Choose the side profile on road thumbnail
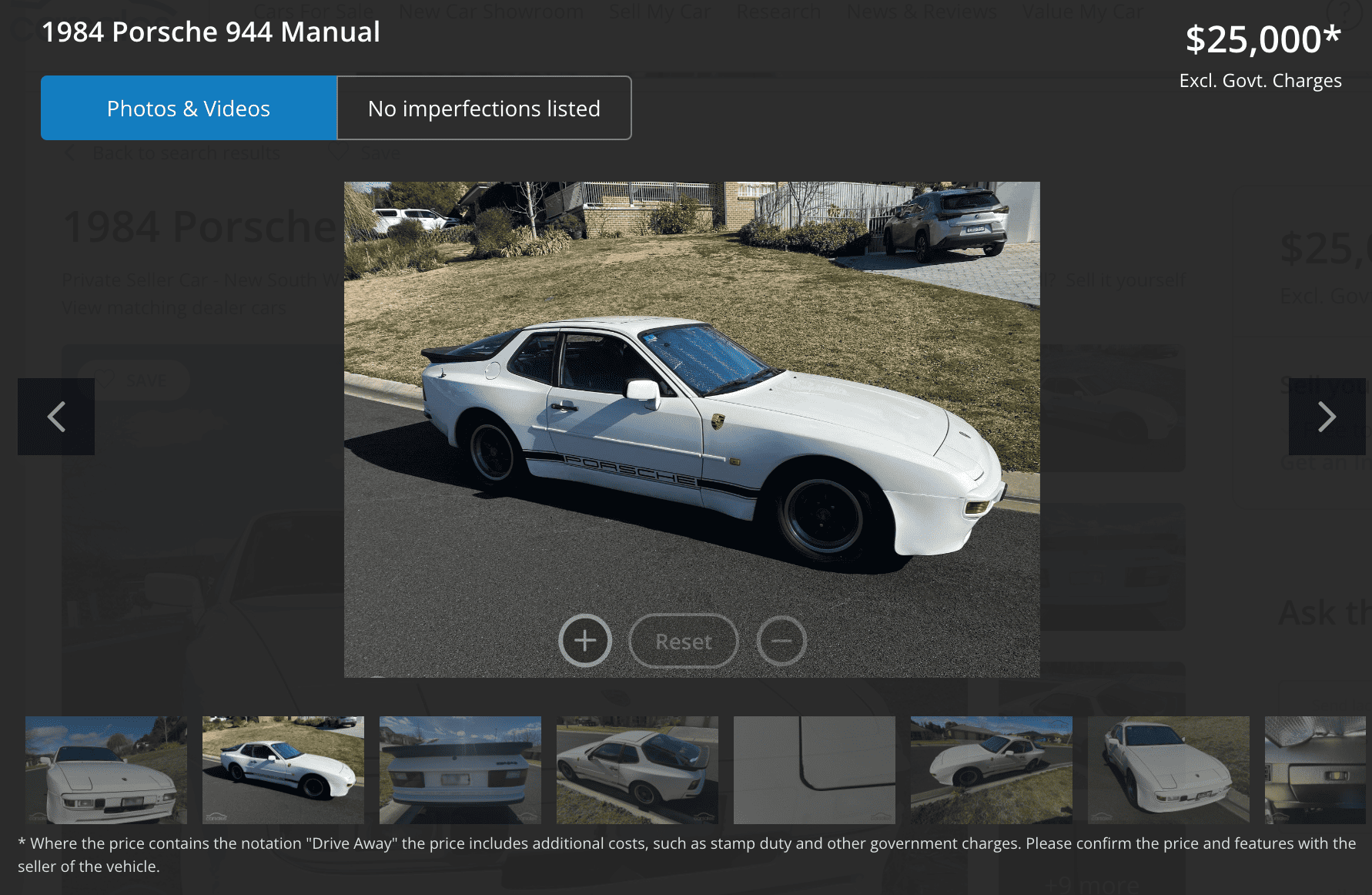Screen dimensions: 1372x895 [283, 770]
